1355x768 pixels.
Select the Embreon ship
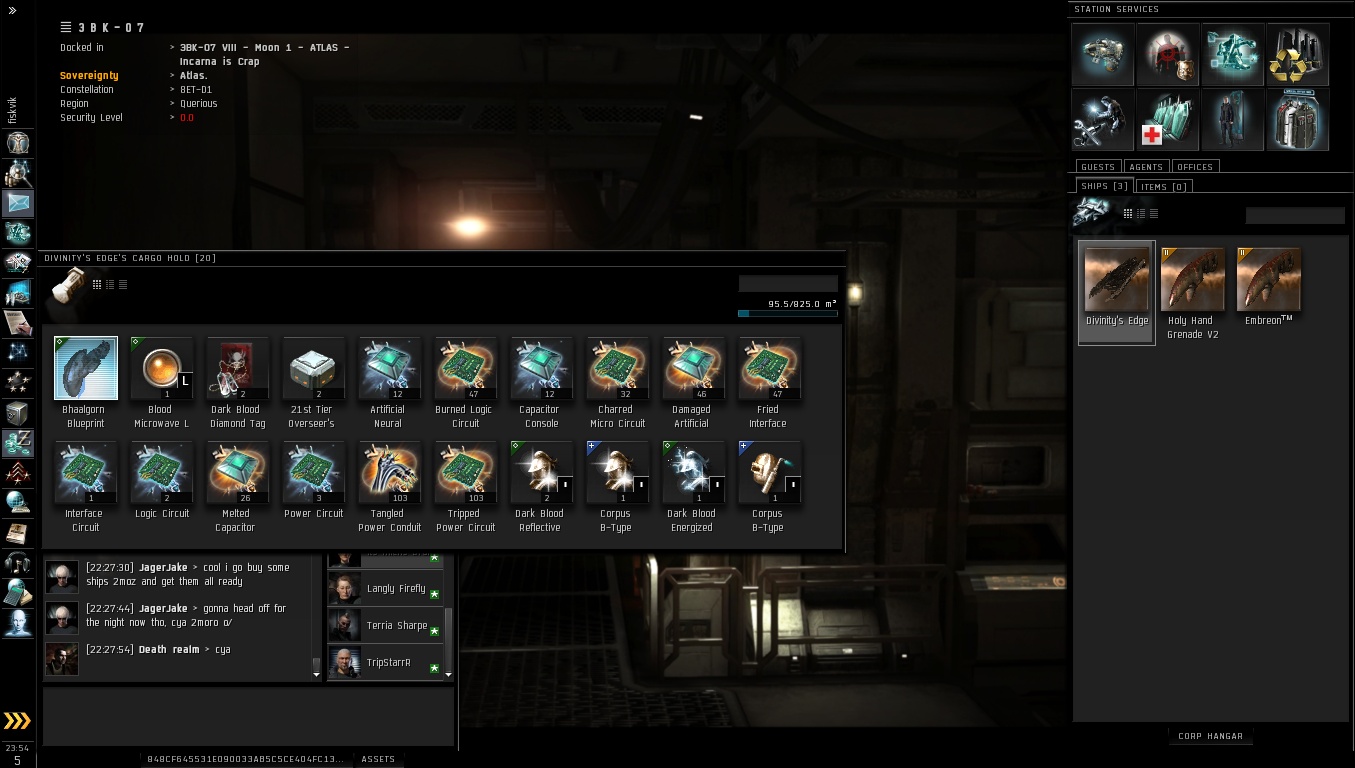pyautogui.click(x=1268, y=281)
